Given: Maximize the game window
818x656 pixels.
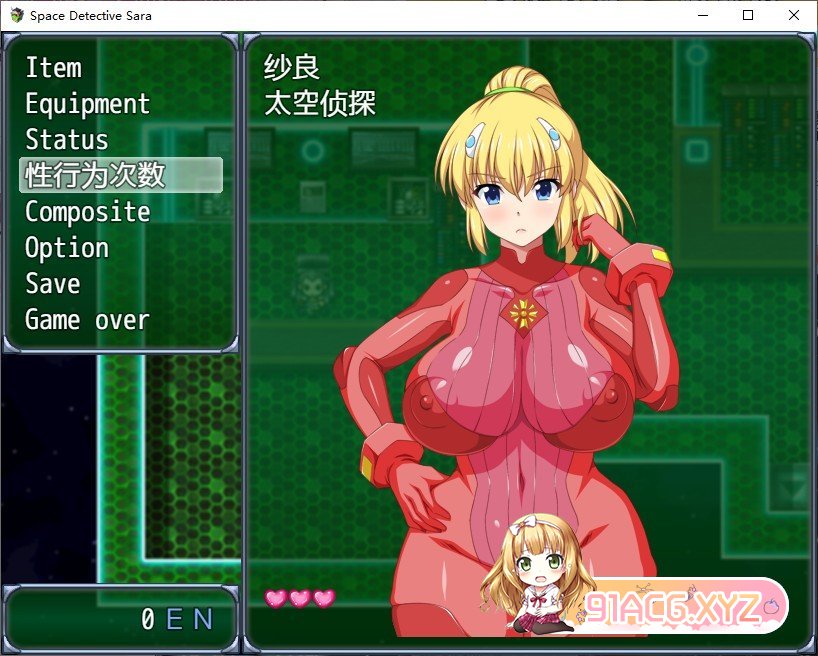Looking at the screenshot, I should [748, 15].
